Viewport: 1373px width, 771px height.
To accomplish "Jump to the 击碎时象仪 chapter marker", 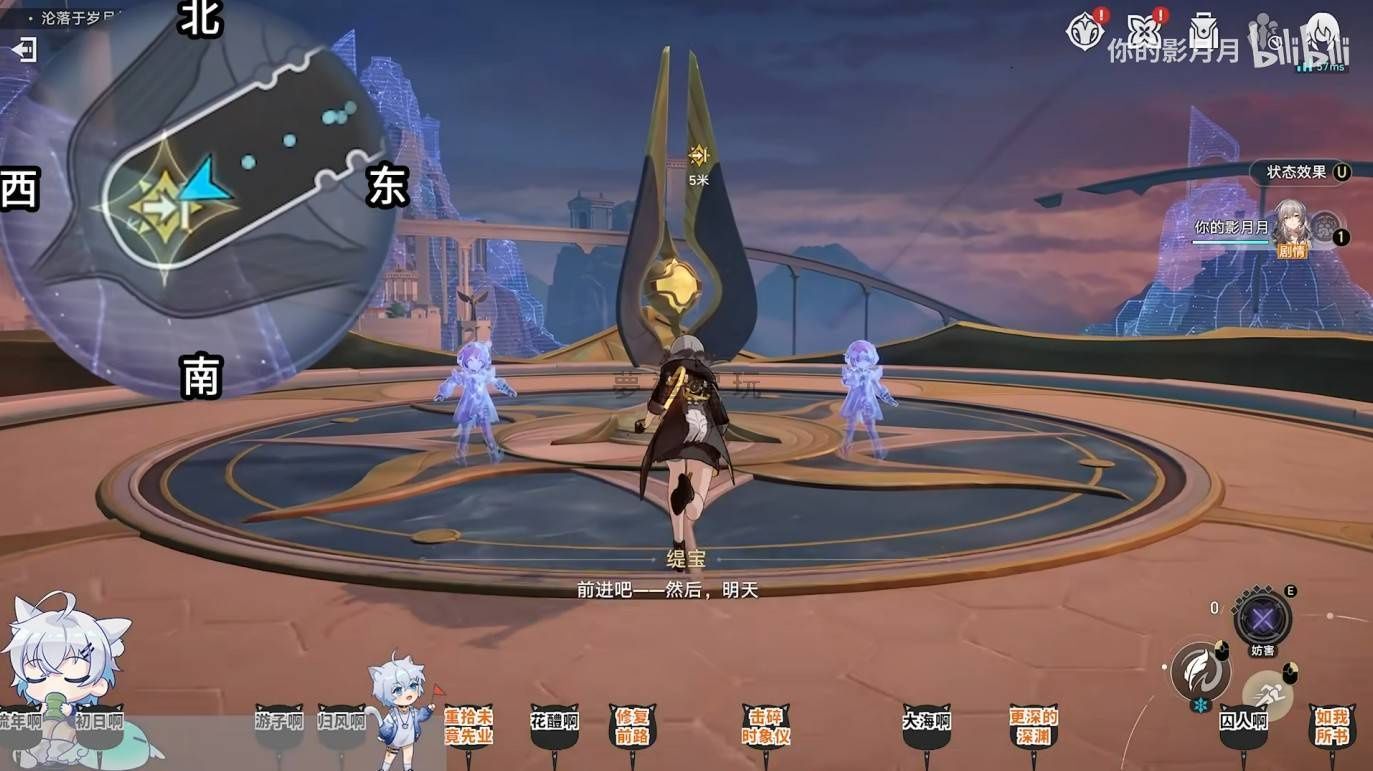I will point(766,727).
